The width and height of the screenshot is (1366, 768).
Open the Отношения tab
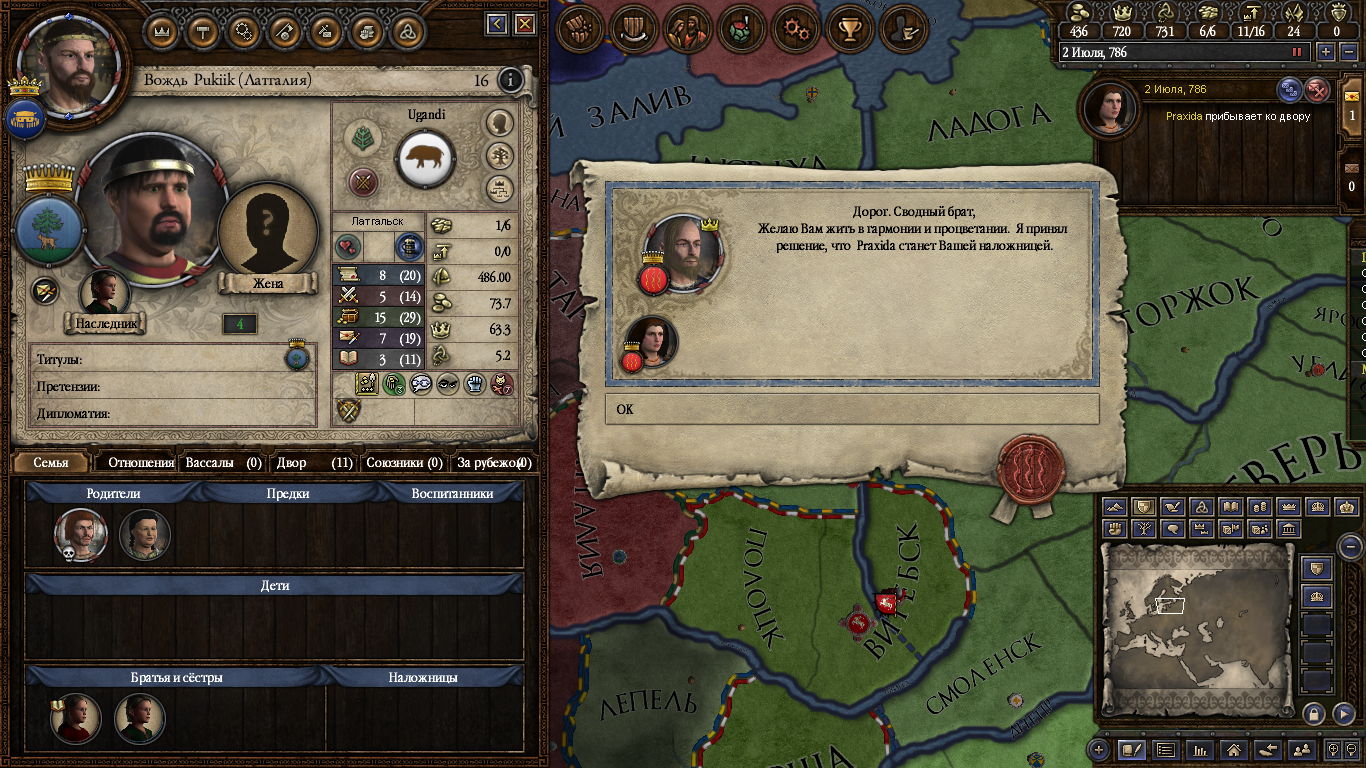tap(140, 463)
